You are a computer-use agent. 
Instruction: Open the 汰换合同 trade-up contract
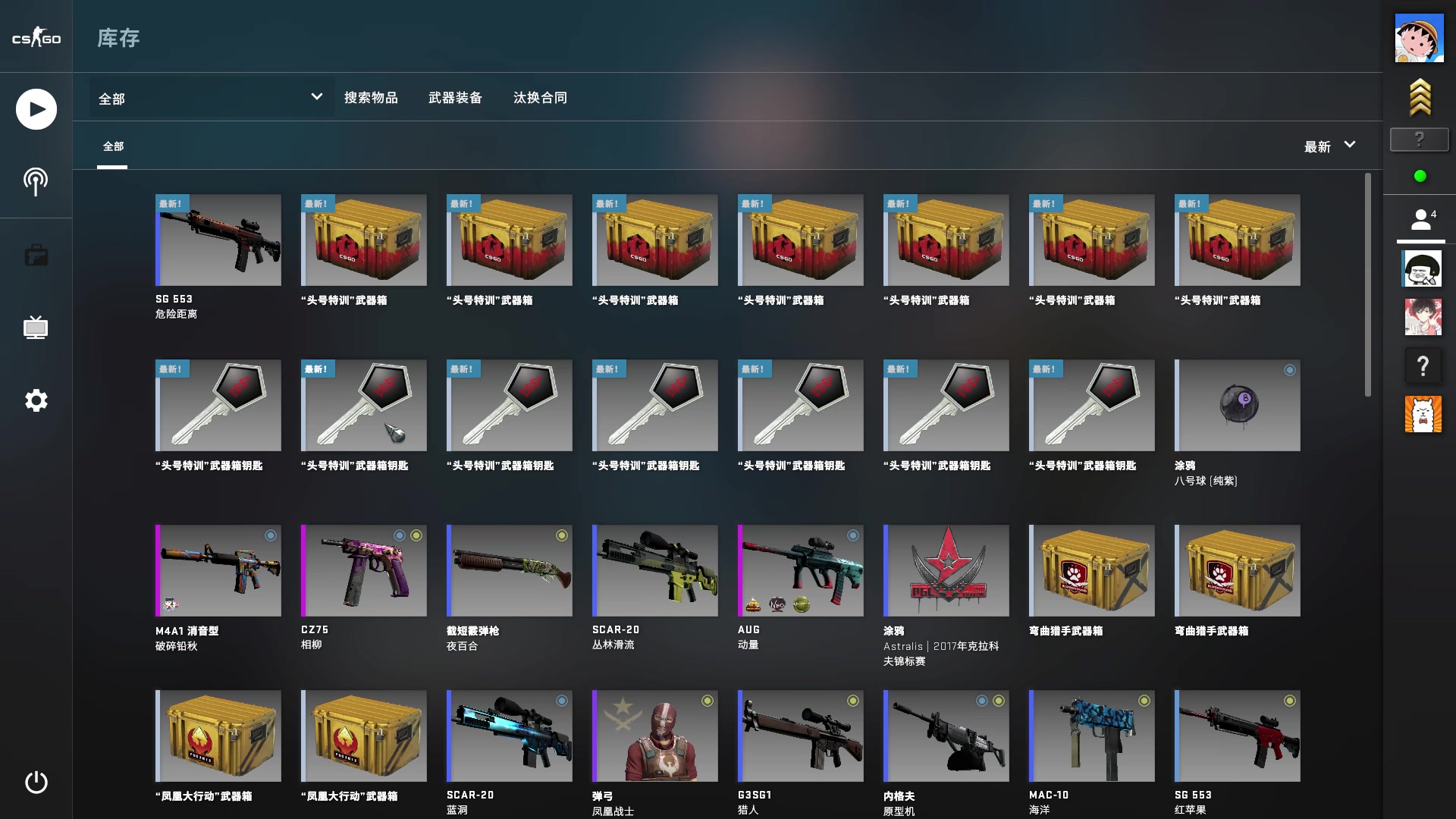coord(539,98)
